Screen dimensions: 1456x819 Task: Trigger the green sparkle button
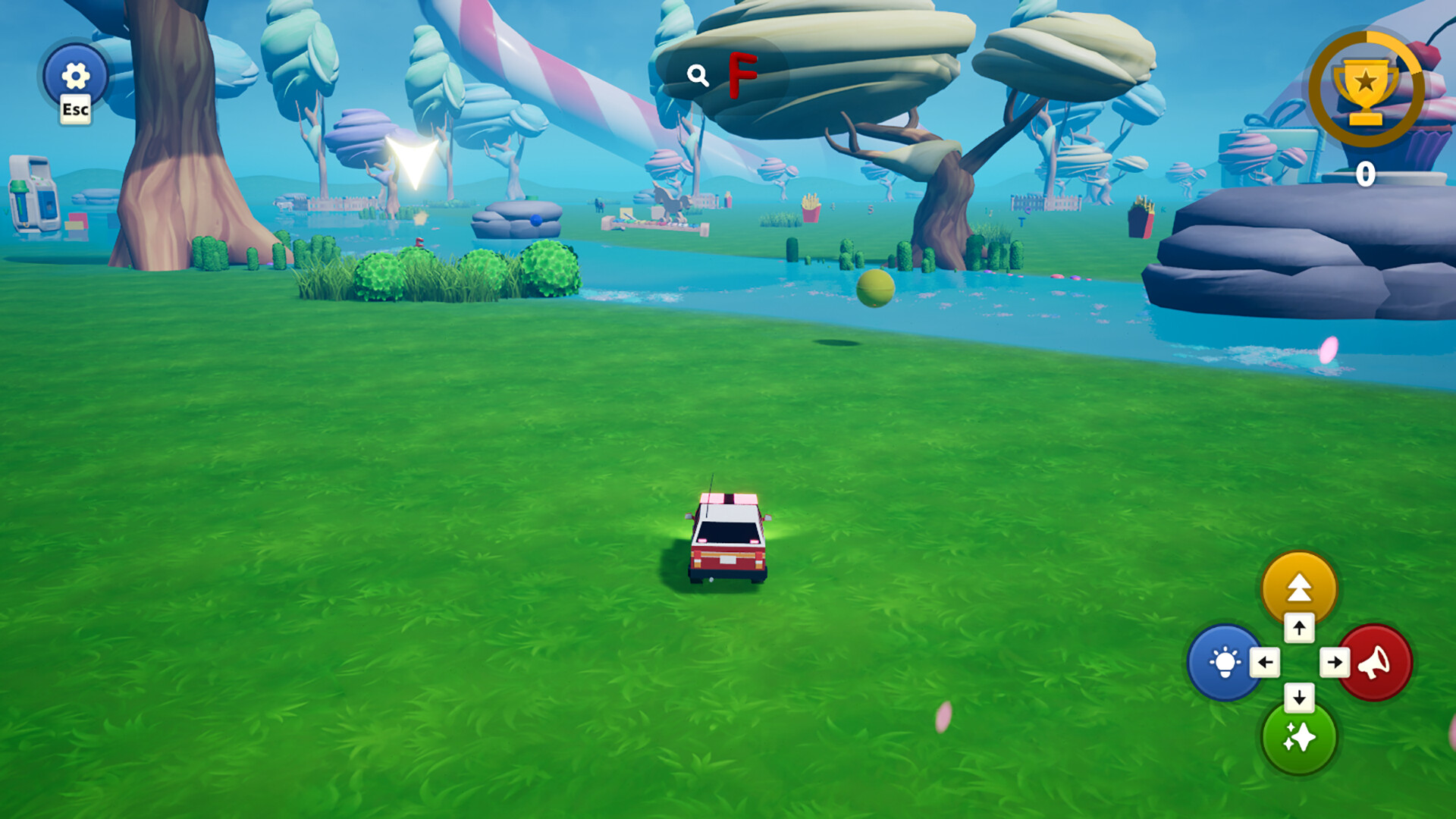[x=1298, y=738]
